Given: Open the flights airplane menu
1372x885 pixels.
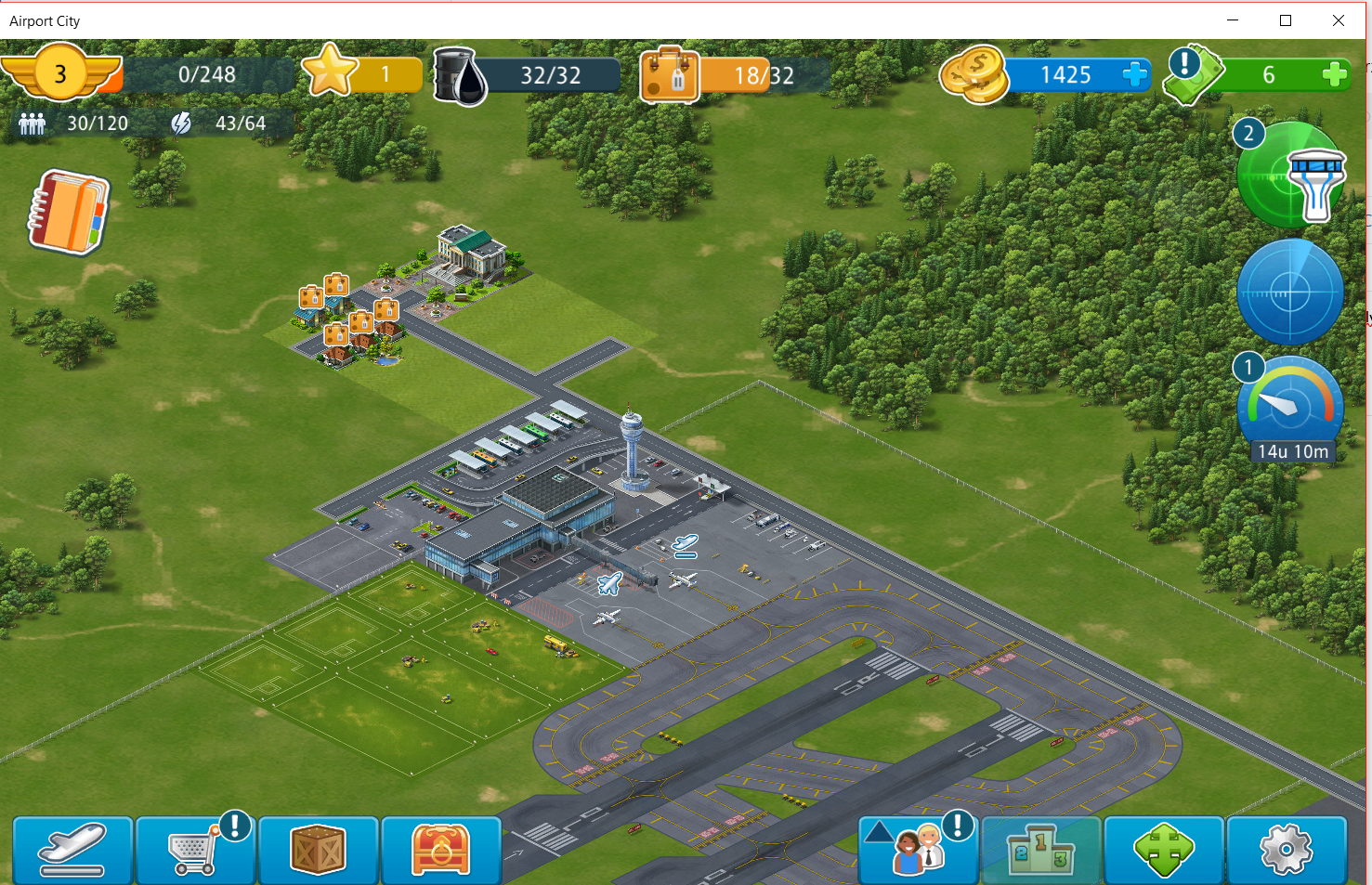Looking at the screenshot, I should [x=72, y=850].
